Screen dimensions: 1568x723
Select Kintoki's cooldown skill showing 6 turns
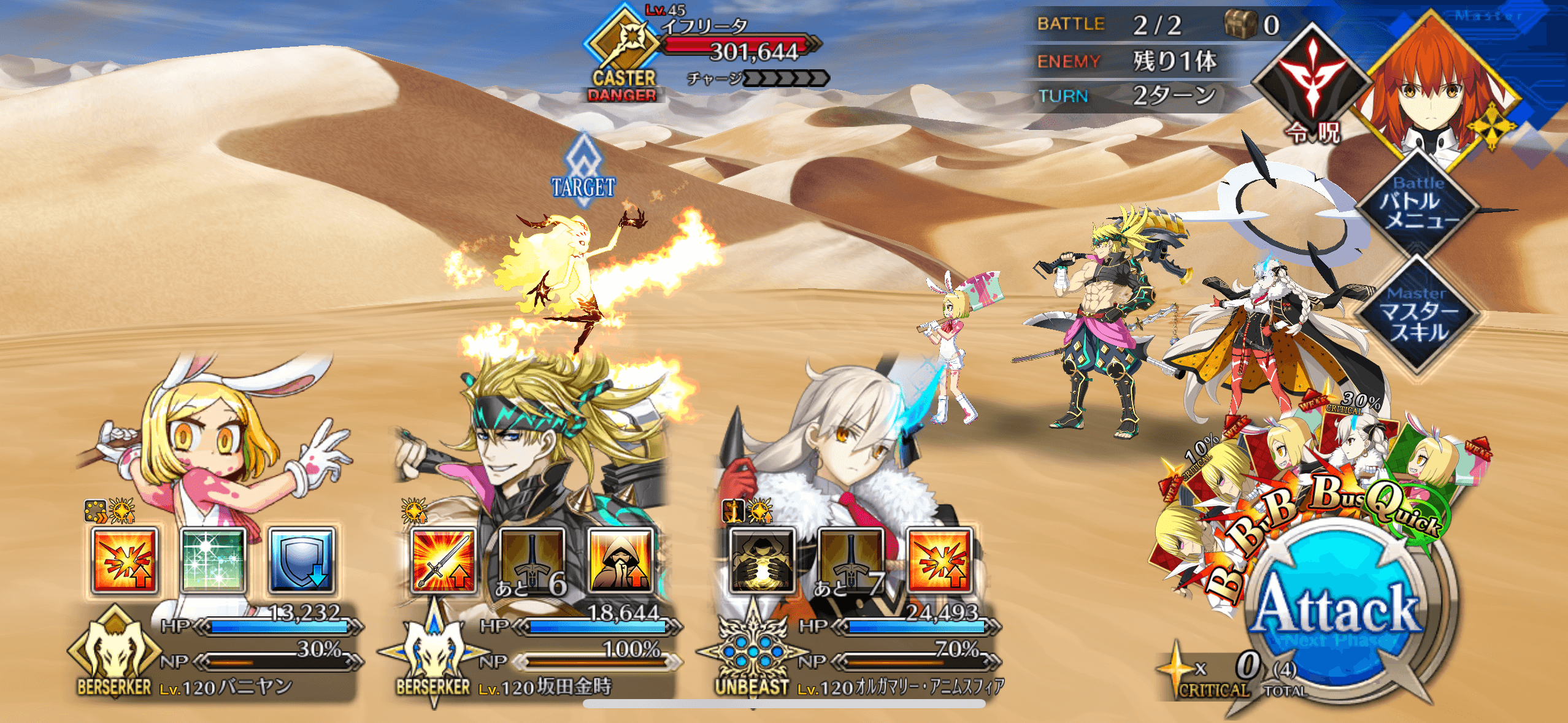[532, 561]
